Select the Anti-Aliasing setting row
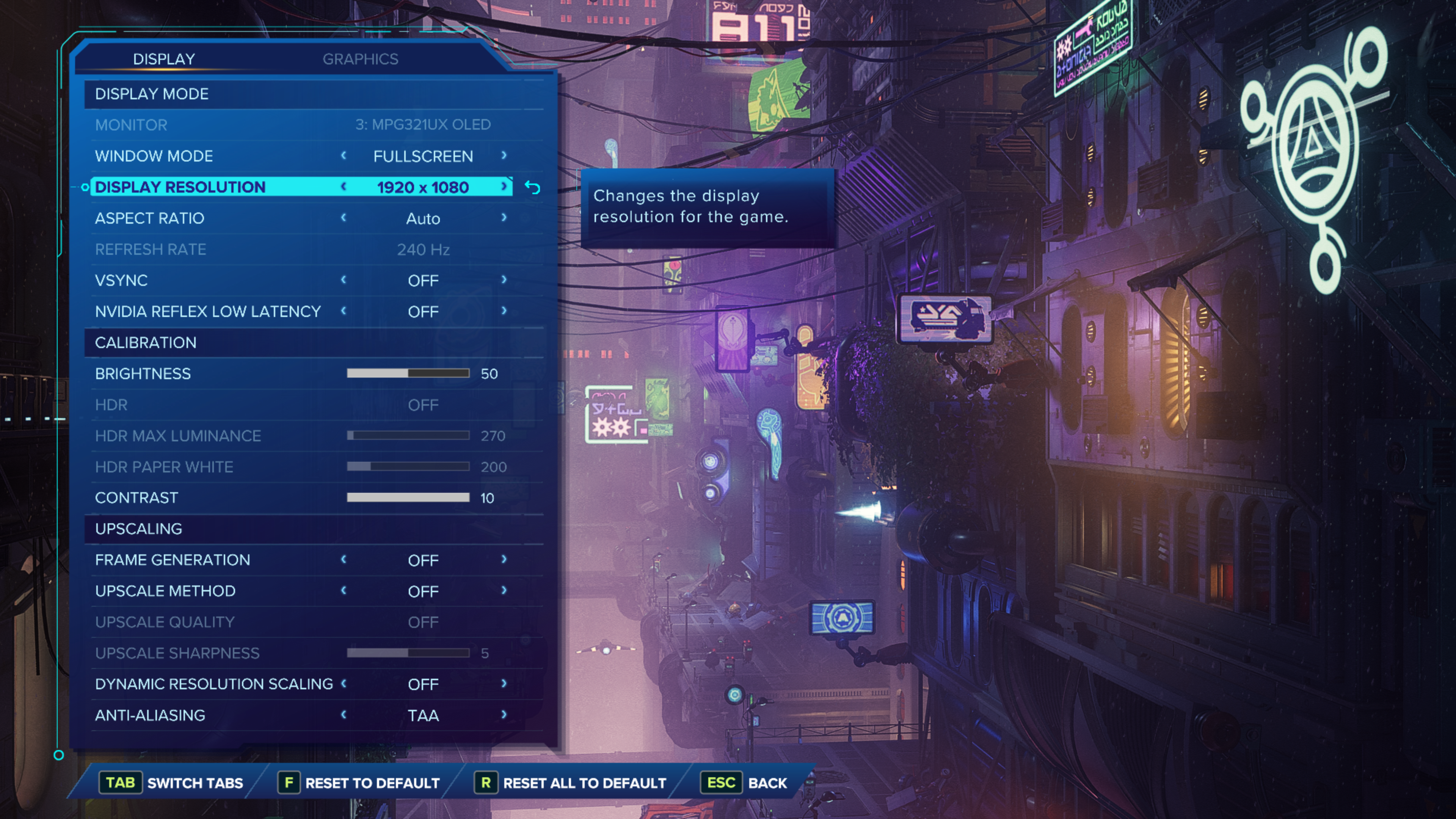 (151, 715)
